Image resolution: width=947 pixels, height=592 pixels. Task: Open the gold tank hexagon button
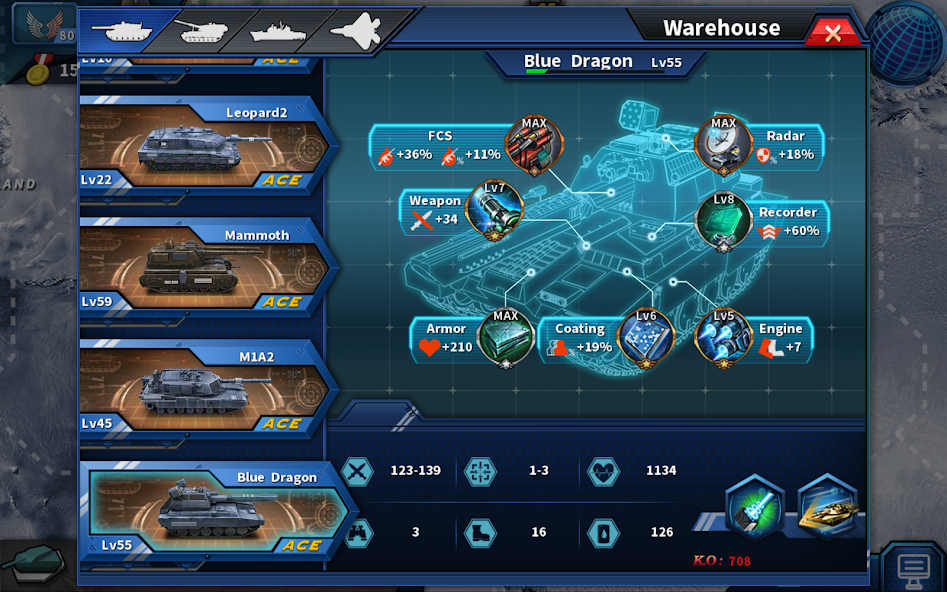click(x=828, y=508)
